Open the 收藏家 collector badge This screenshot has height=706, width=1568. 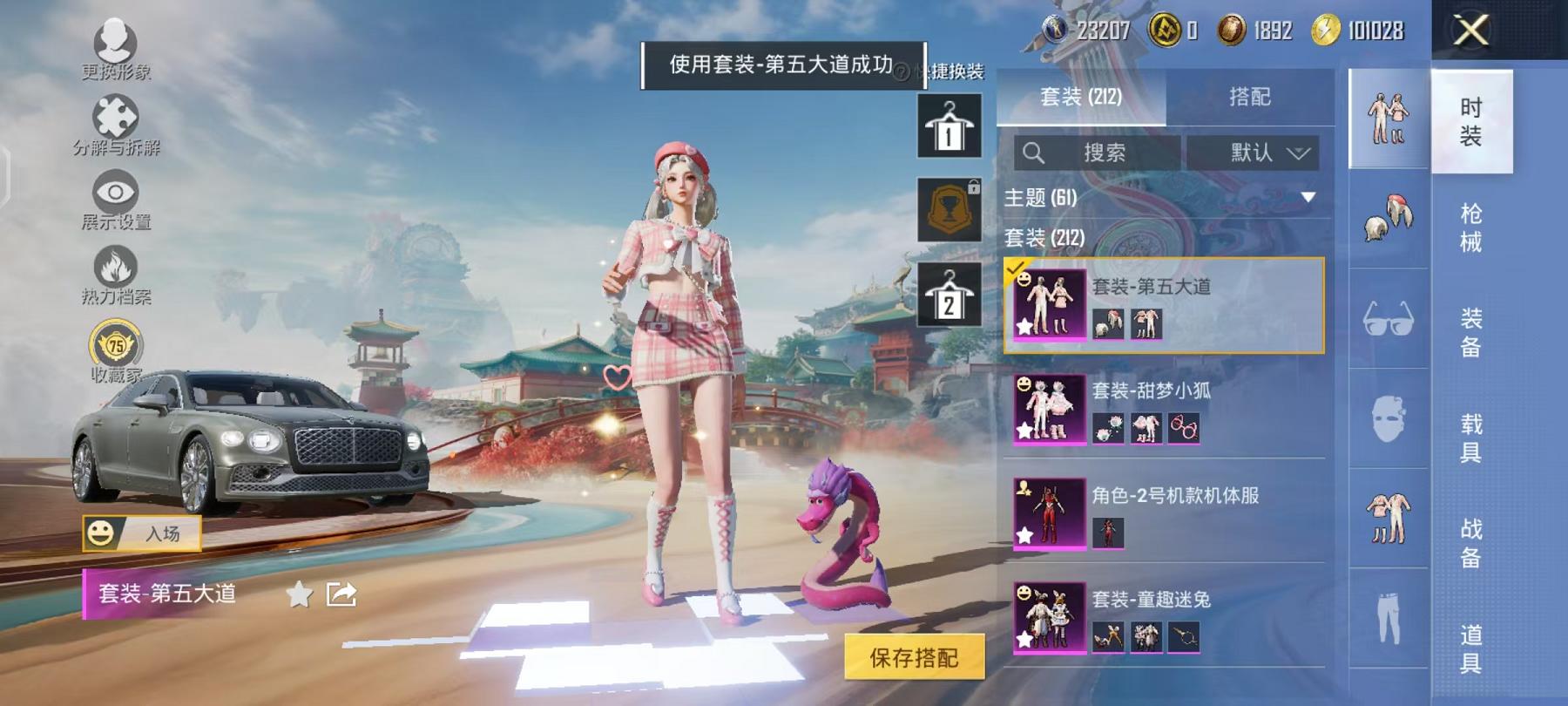113,346
